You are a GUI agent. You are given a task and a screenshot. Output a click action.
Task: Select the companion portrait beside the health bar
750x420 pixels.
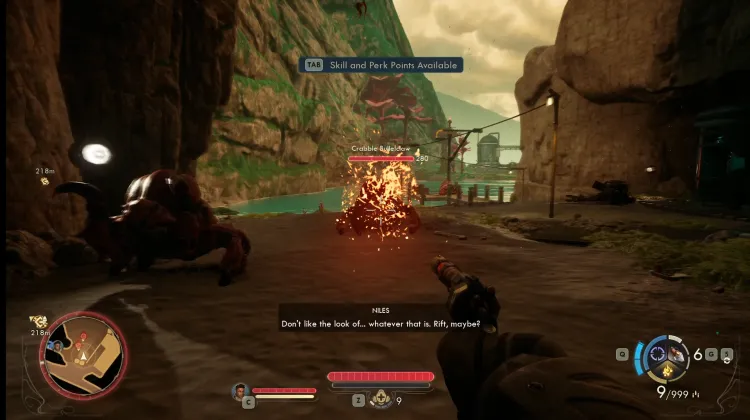tap(240, 391)
